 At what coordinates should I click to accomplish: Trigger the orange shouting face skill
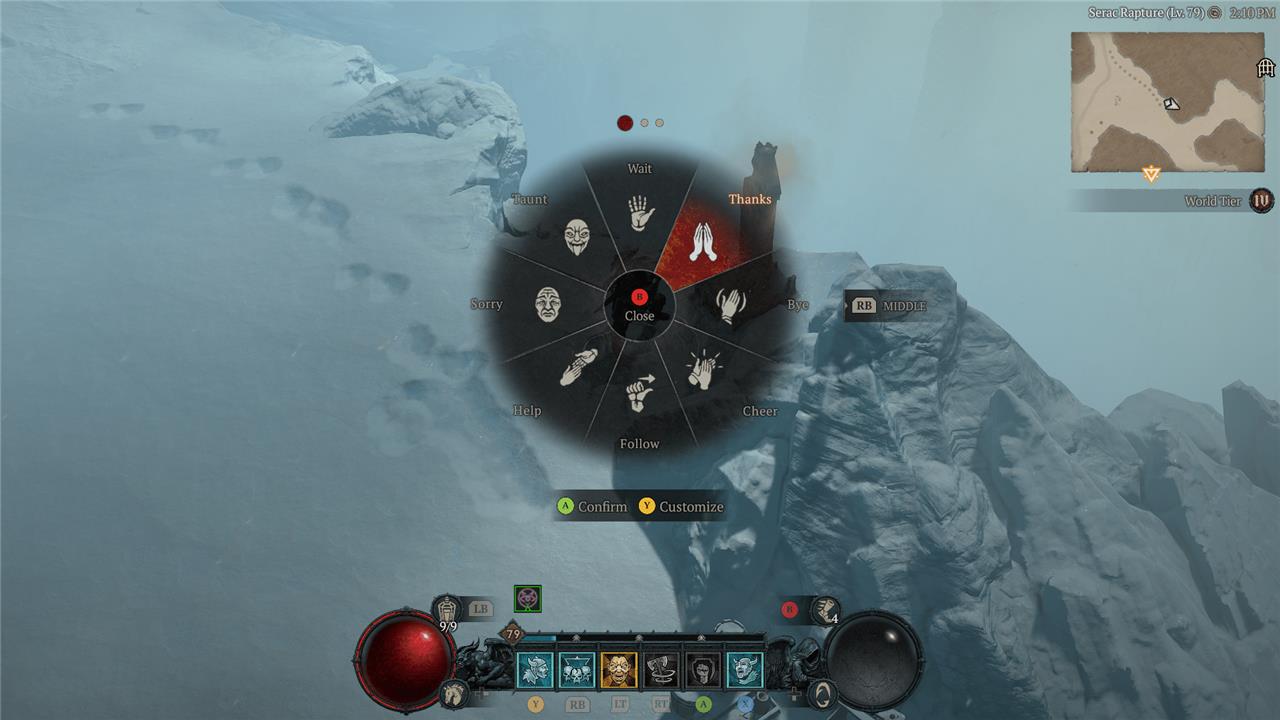(x=619, y=670)
